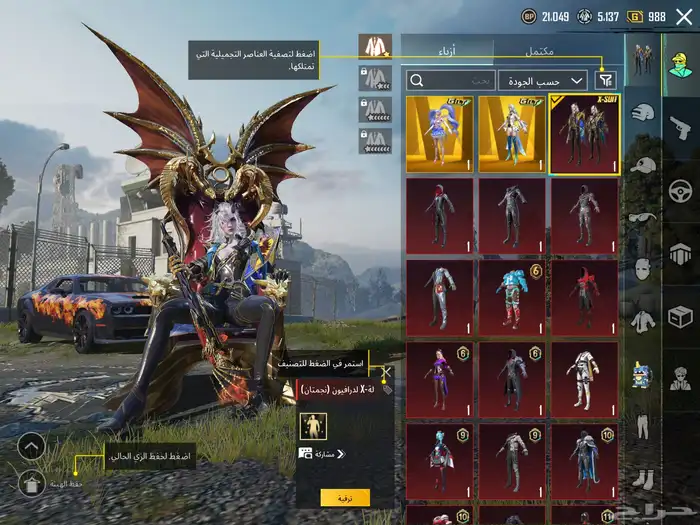700x525 pixels.
Task: Select the active white jacket preset slot
Action: pos(375,46)
